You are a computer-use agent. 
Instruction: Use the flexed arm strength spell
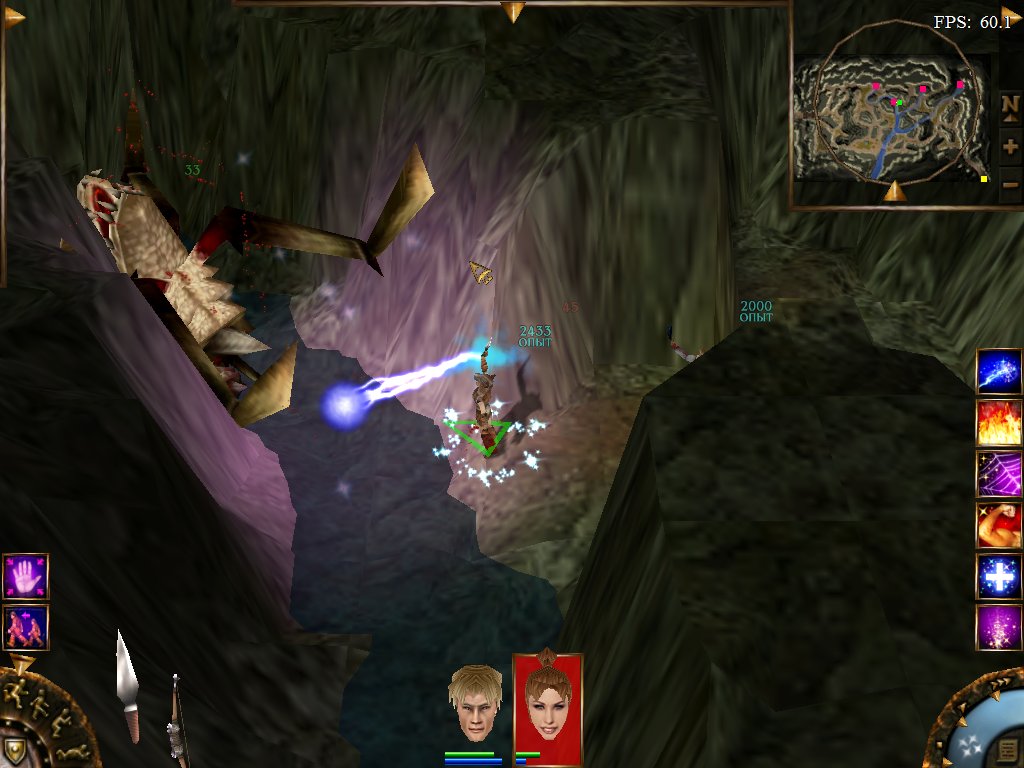[998, 525]
